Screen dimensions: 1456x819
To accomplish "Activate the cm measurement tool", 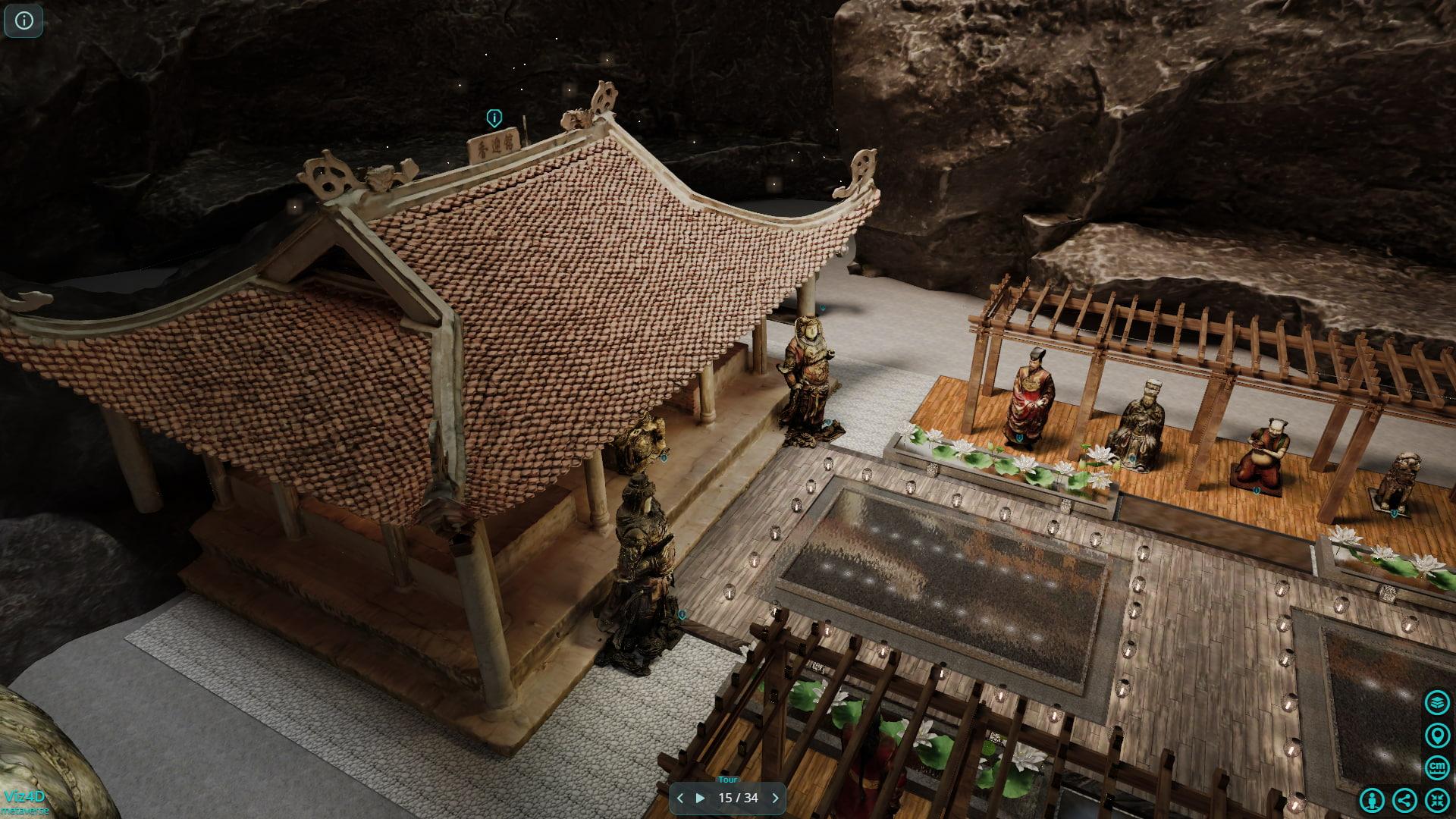I will coord(1437,767).
